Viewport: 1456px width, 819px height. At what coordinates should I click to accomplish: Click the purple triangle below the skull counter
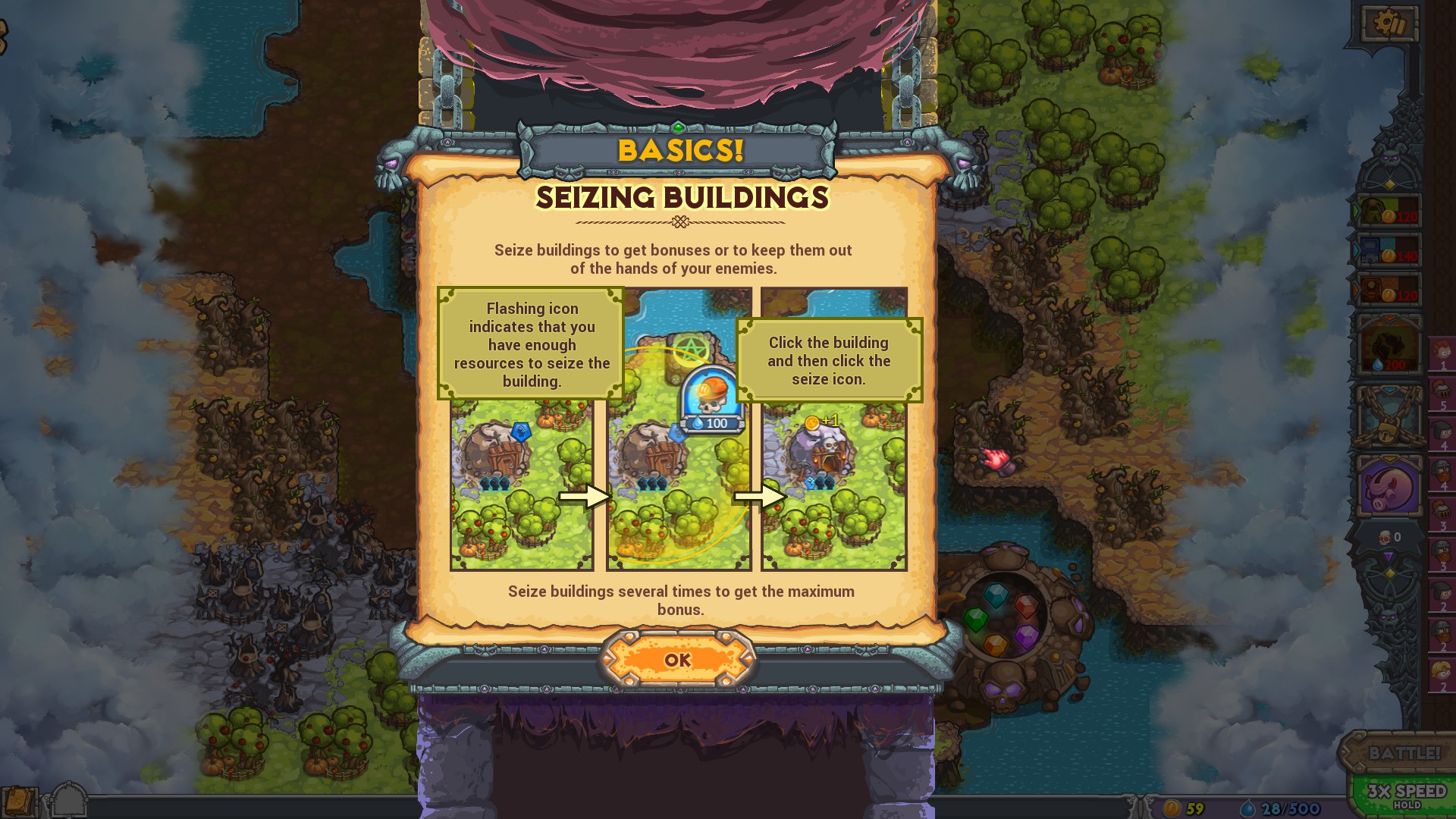coord(1389,556)
